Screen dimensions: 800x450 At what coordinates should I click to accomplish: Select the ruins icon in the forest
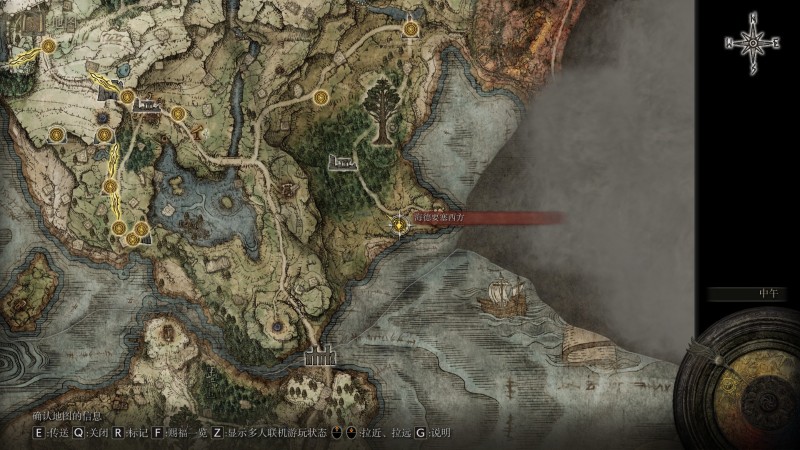342,161
